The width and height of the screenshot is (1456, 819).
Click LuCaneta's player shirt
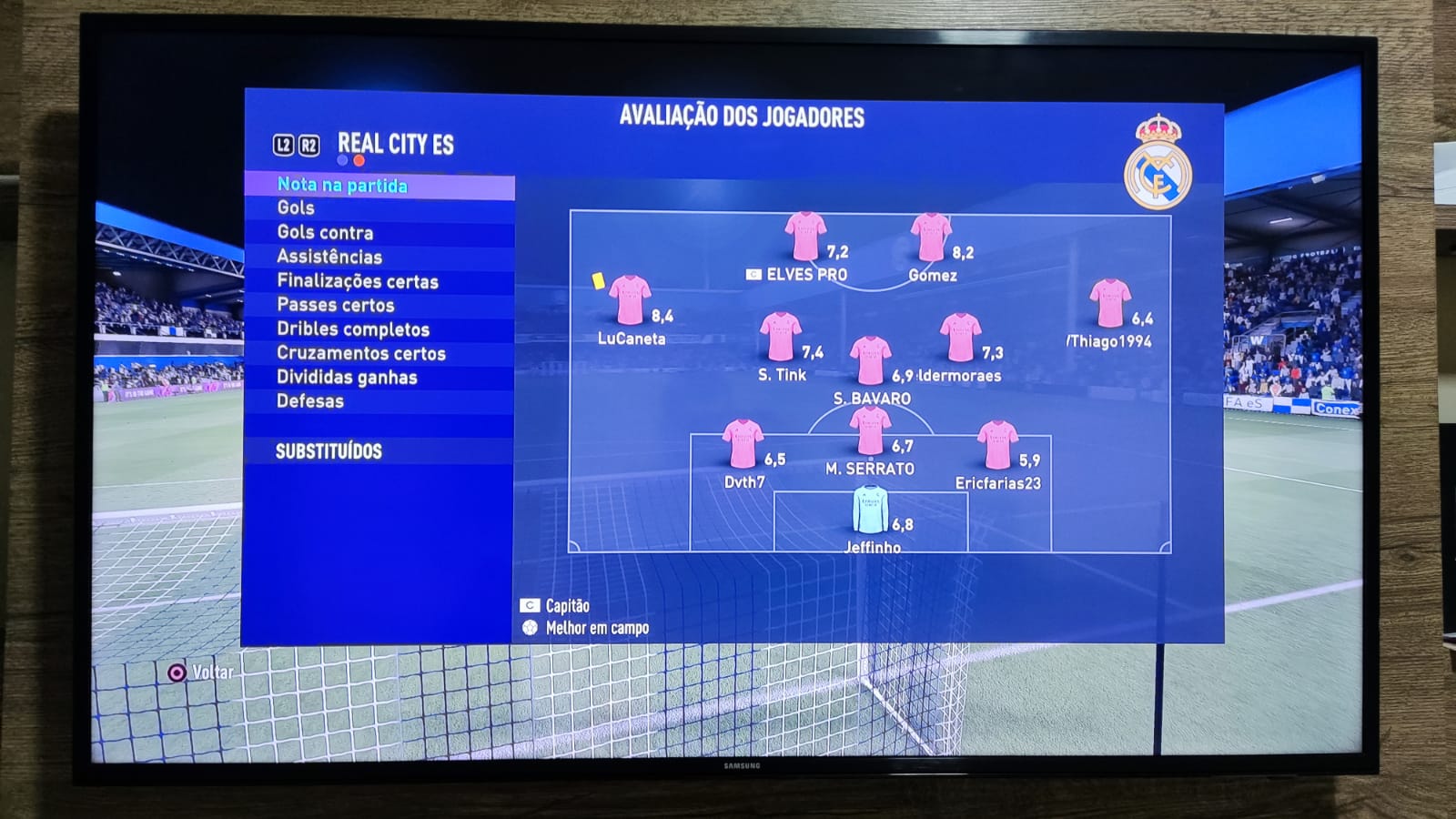630,300
